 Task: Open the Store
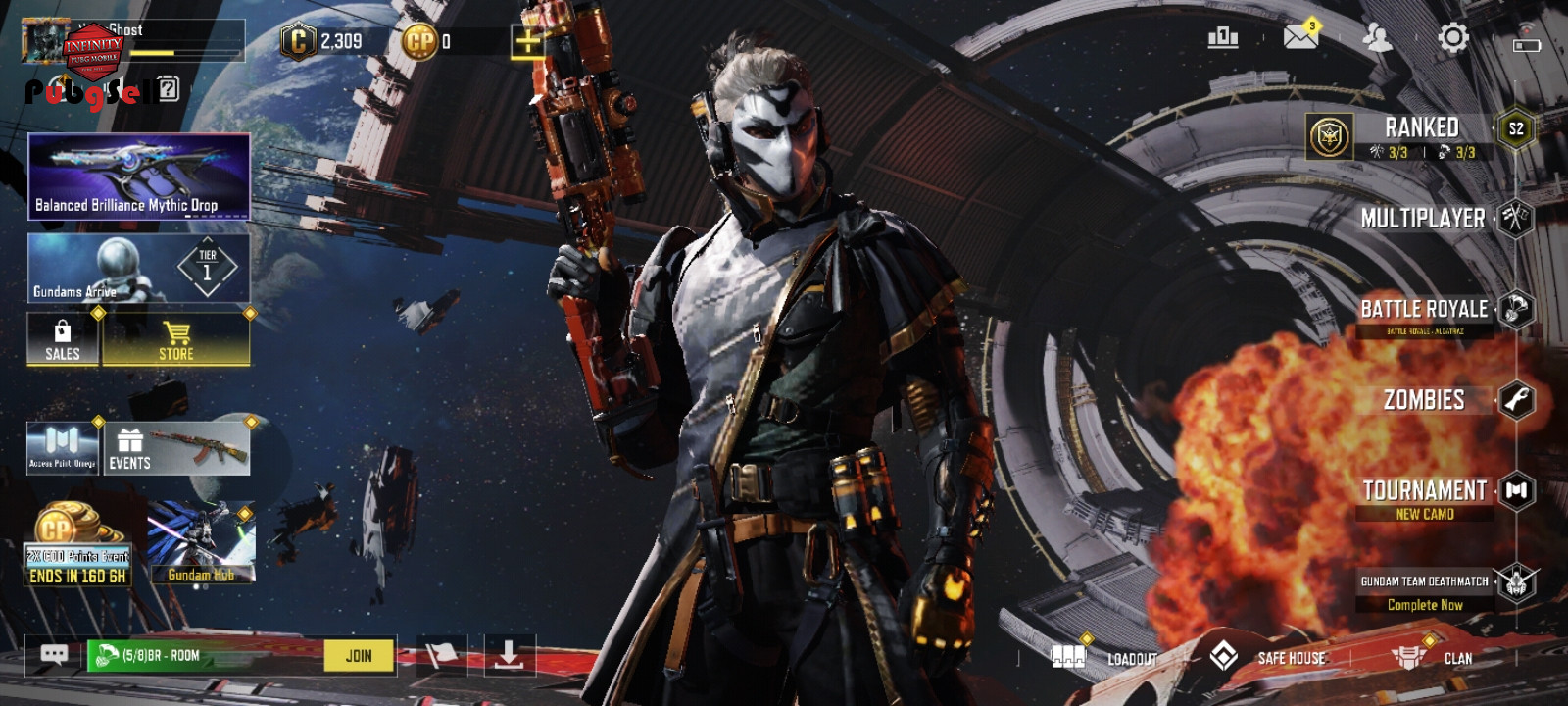176,339
